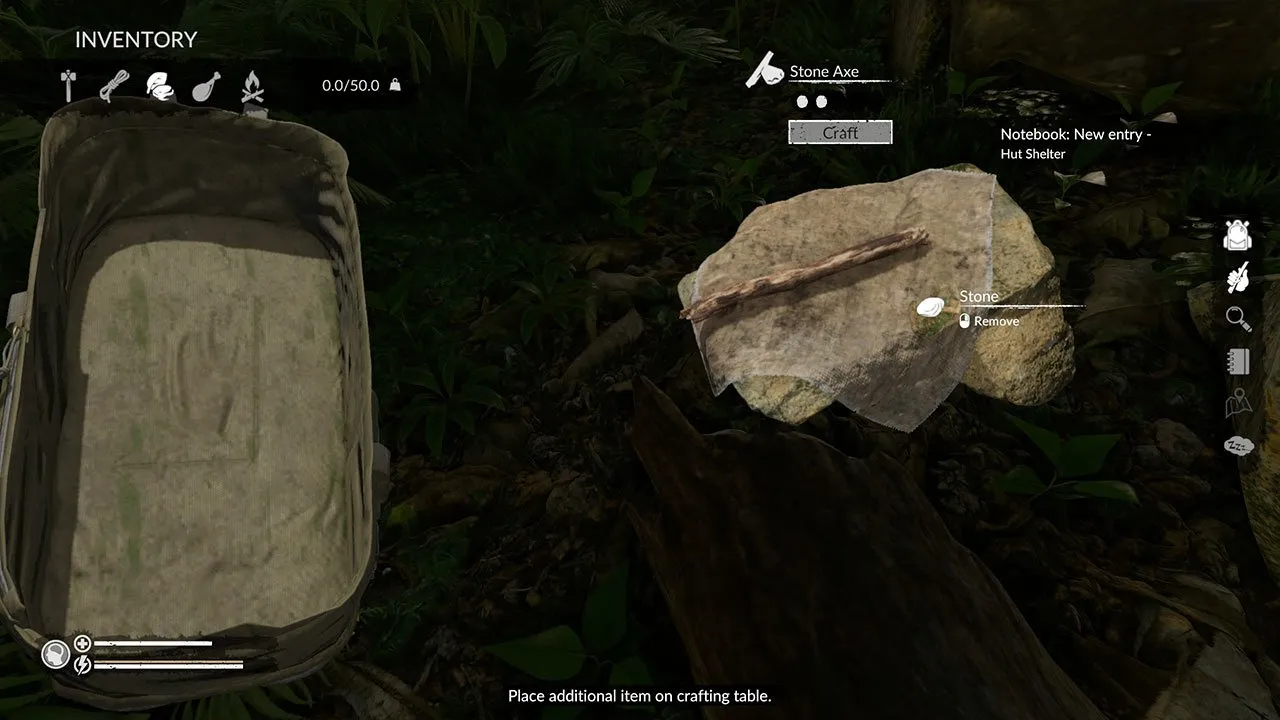1280x720 pixels.
Task: Open the campfire backpack tab
Action: 252,86
